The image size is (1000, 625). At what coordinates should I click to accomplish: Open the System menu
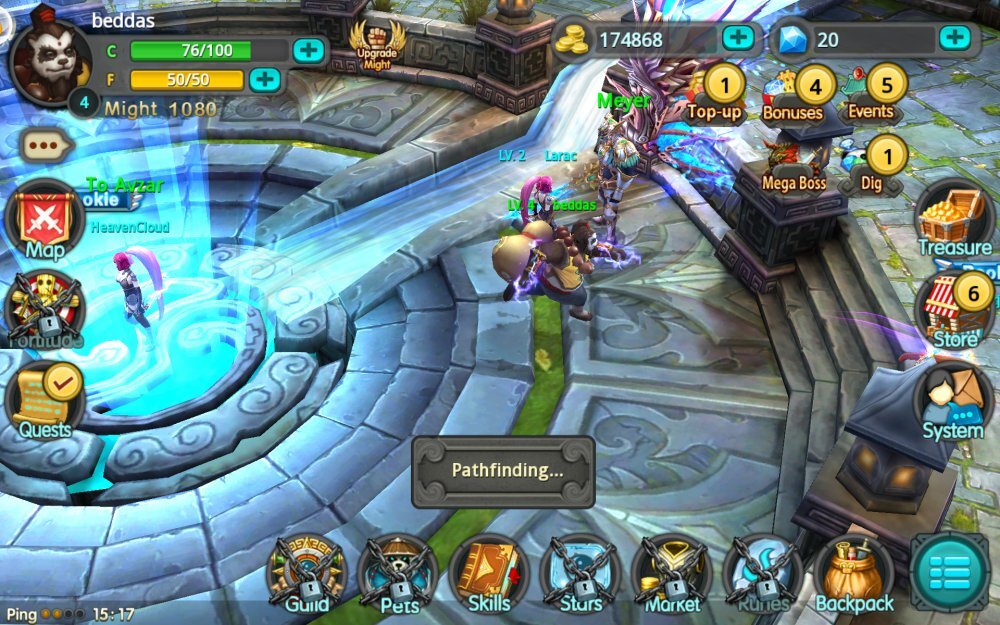952,402
